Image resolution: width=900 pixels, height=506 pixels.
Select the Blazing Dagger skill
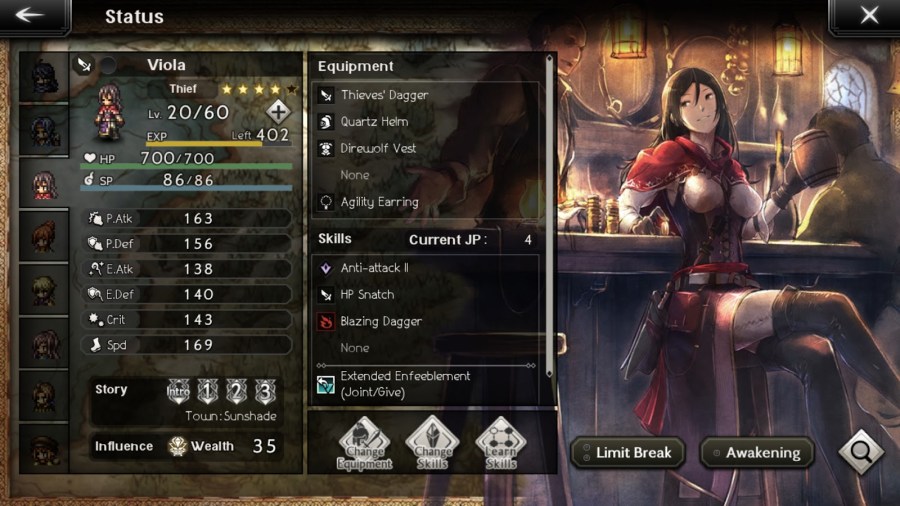tap(427, 321)
